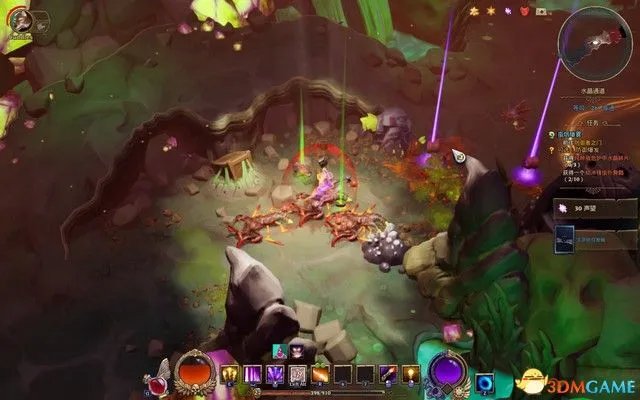Select the item pickup notification below reputation
Viewport: 640px width, 400px height.
(x=594, y=238)
